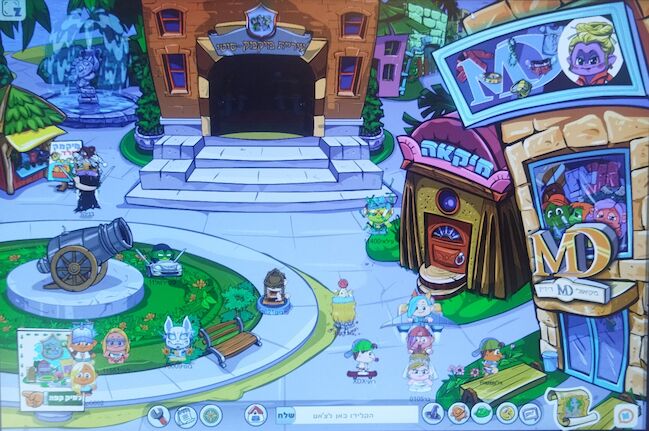The height and width of the screenshot is (431, 649).
Task: Click the blue send button beside chat box
Action: (x=284, y=413)
